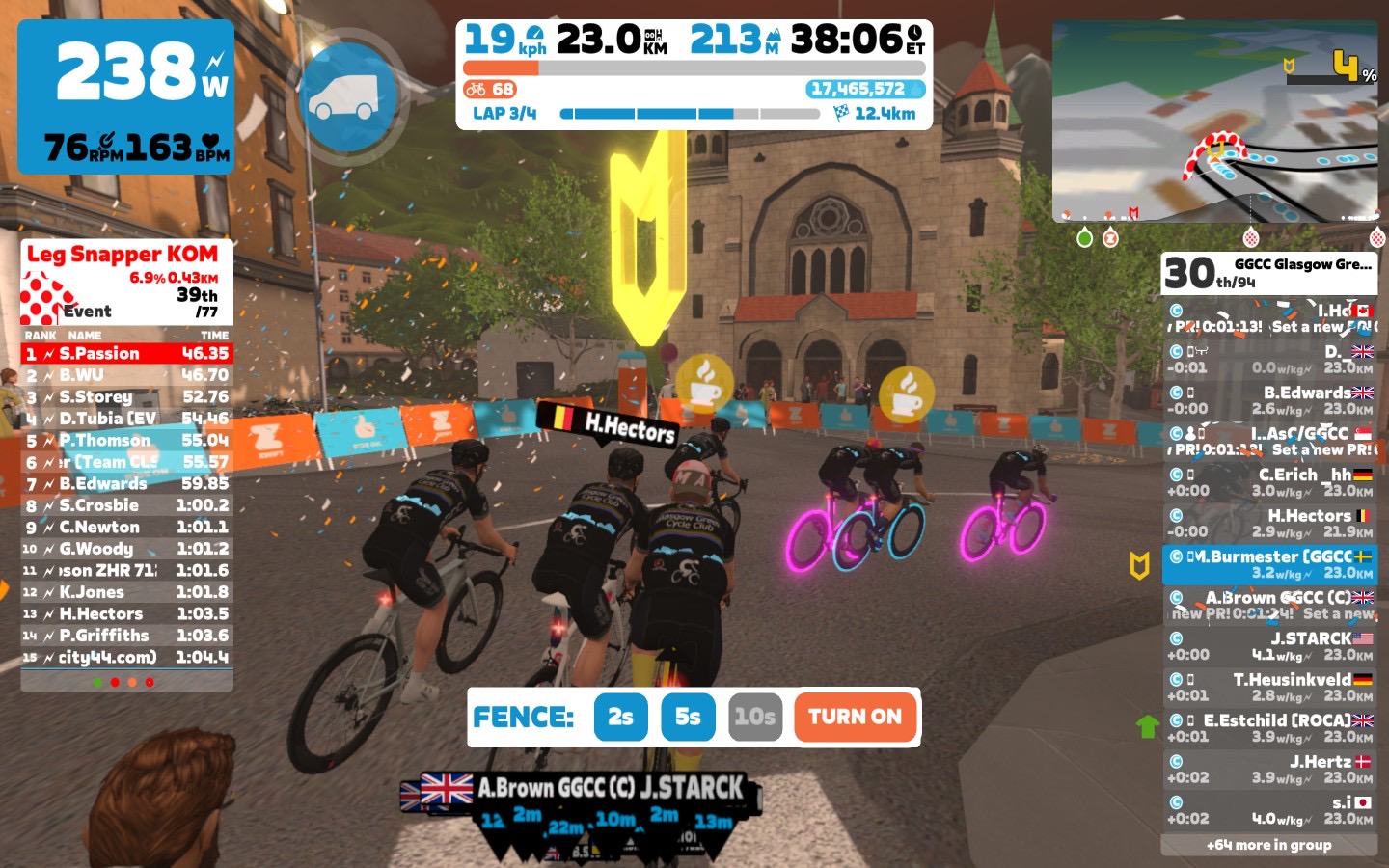Choose the 5s fence option
The image size is (1389, 868).
click(x=688, y=717)
